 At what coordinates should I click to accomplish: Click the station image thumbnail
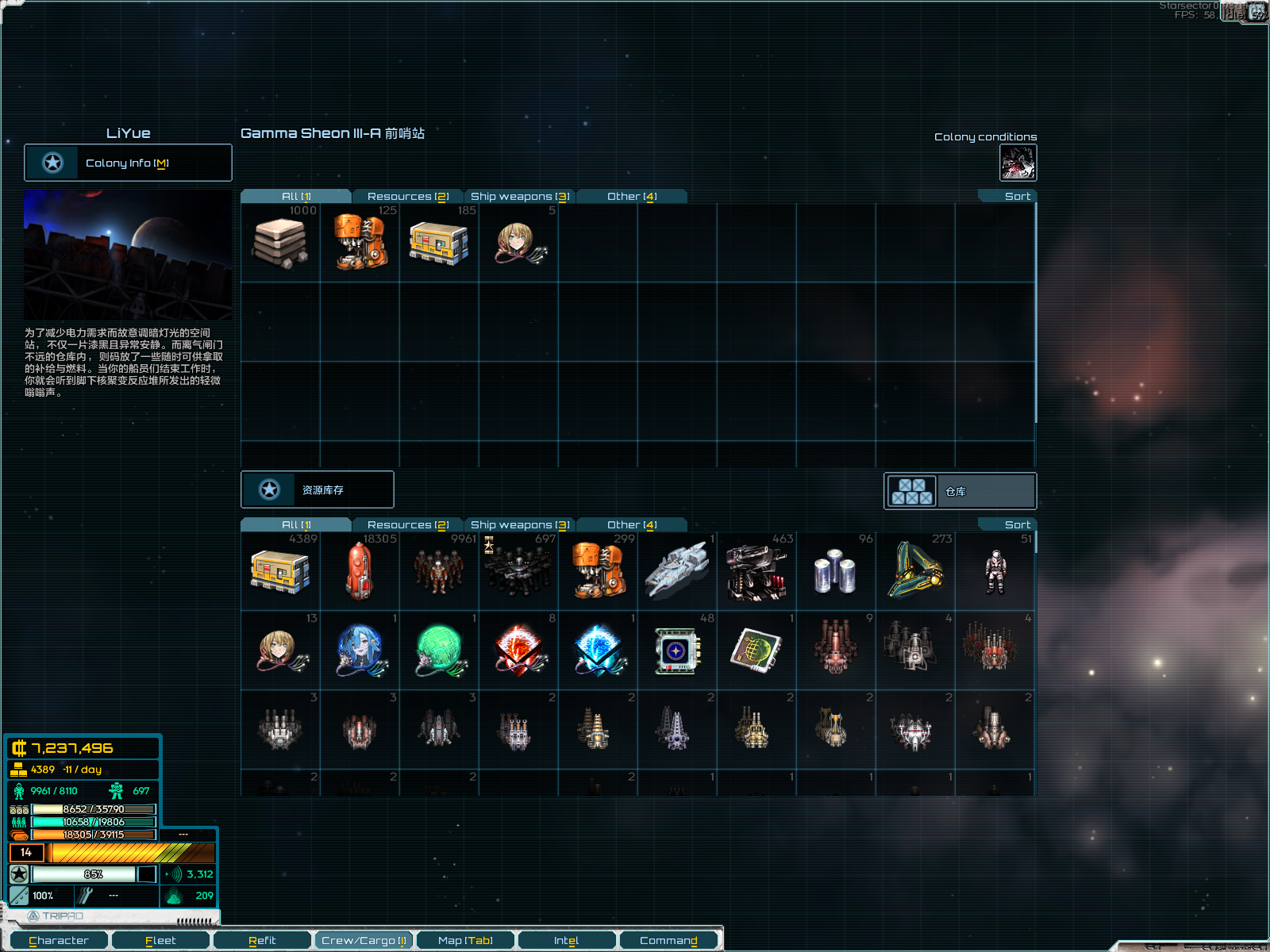tap(128, 254)
